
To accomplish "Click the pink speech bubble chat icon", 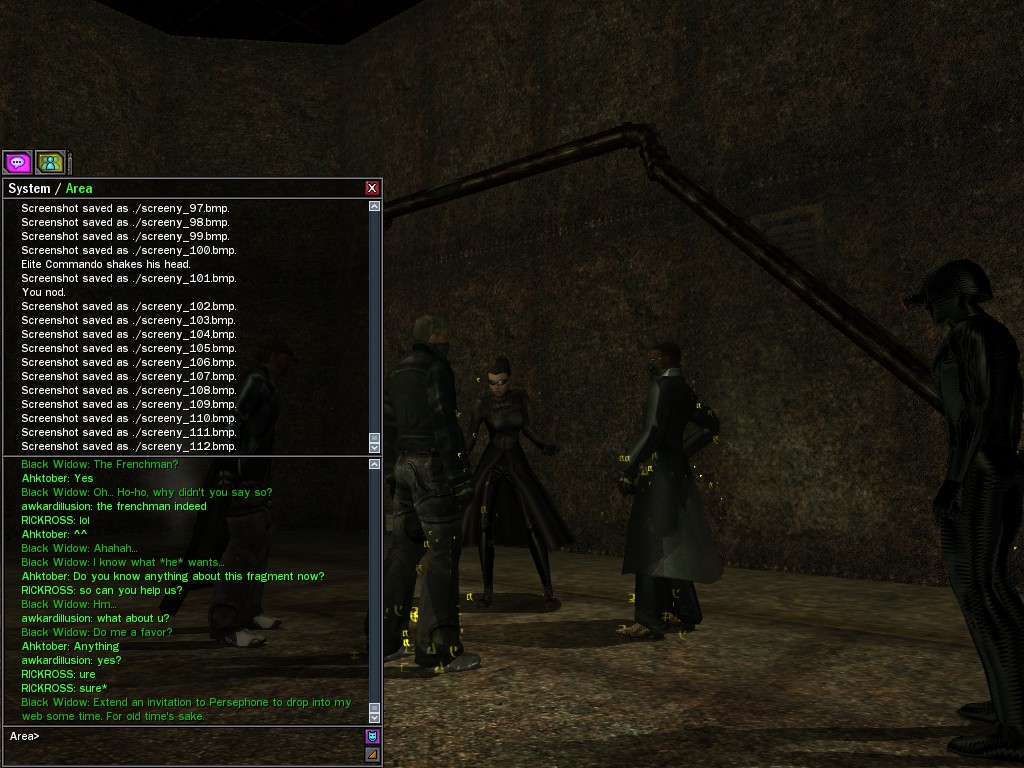I will tap(17, 162).
